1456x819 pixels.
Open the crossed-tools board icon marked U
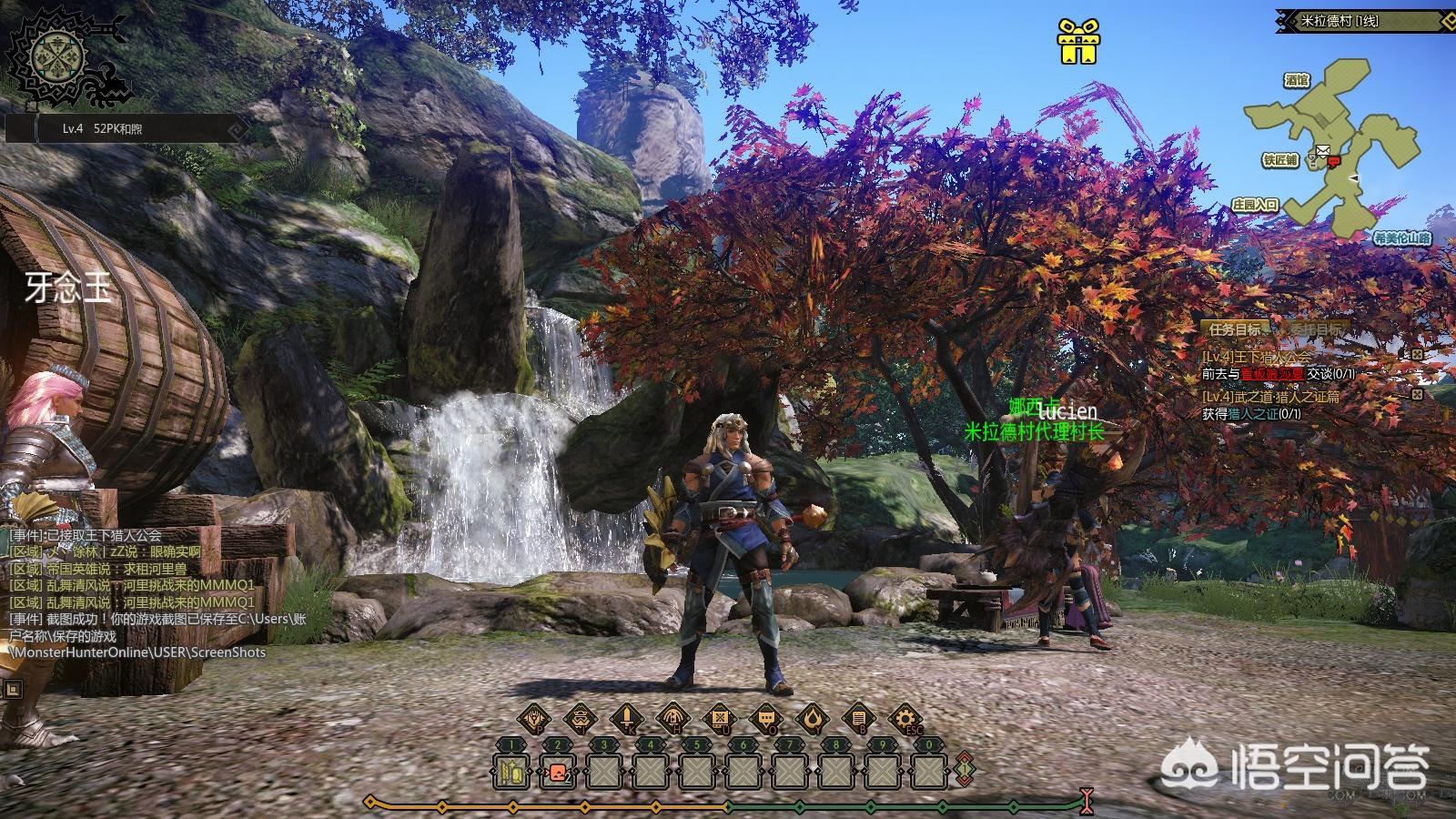coord(719,720)
